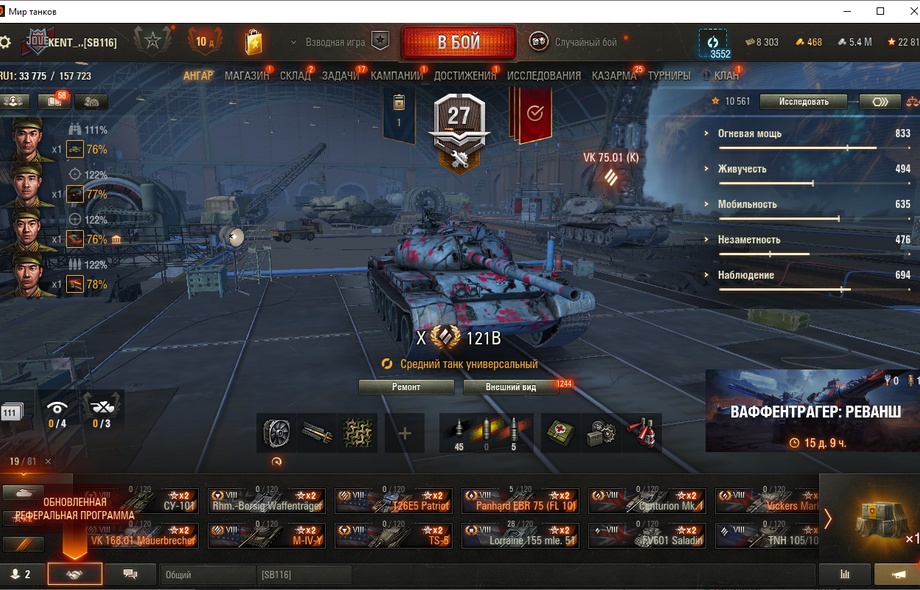
Task: Open the Исследования tech tree tab
Action: tap(543, 76)
